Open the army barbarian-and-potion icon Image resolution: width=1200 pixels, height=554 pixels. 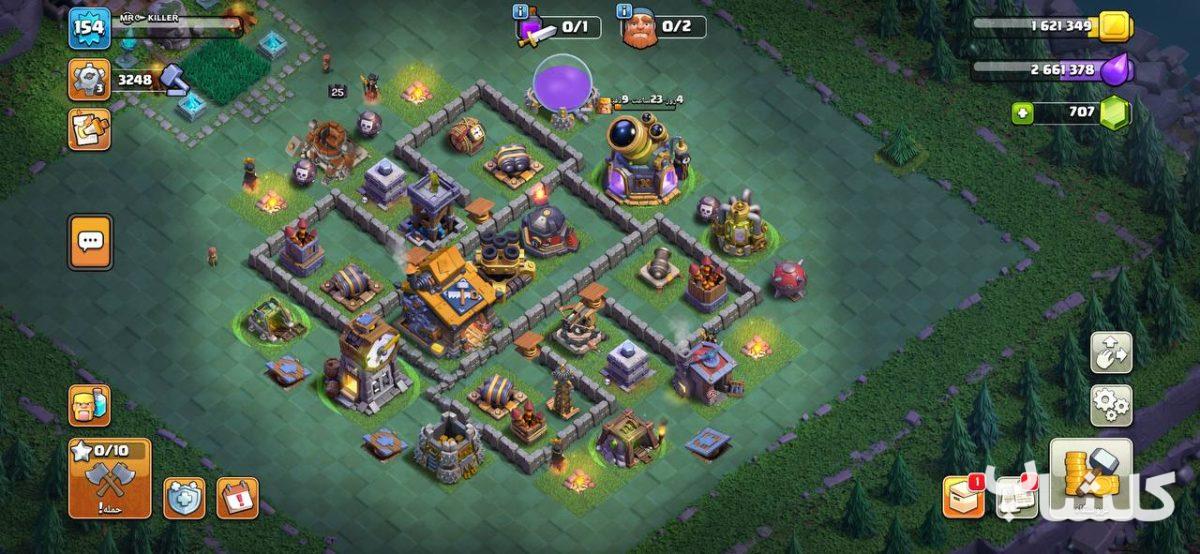coord(89,405)
